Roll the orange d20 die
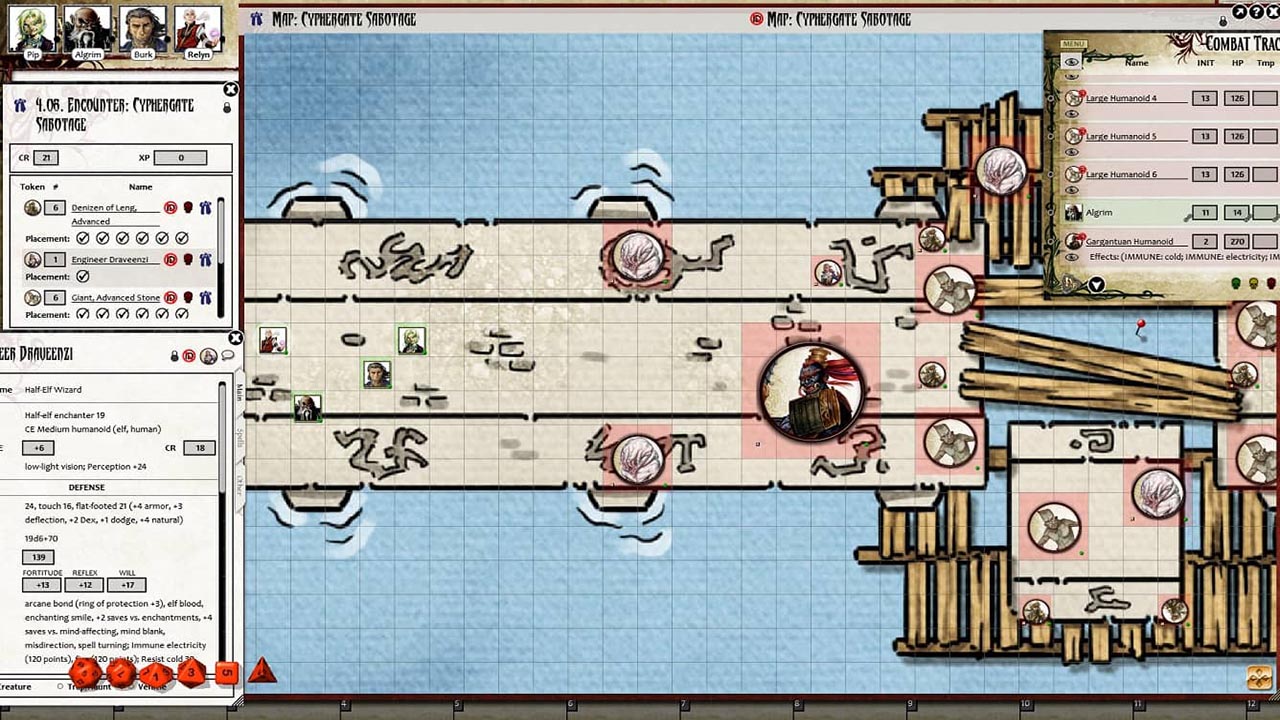 click(86, 673)
